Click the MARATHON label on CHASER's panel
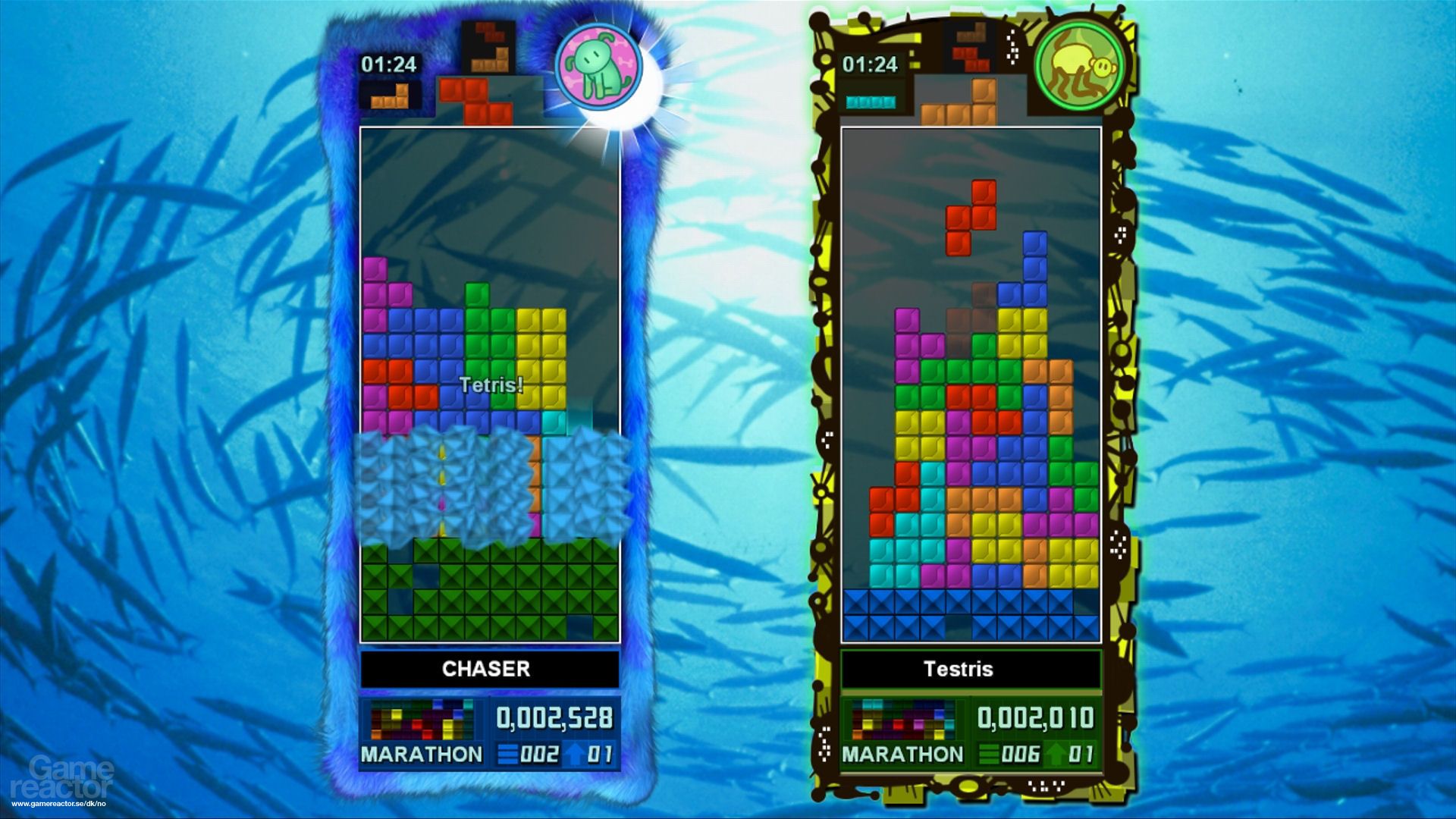Screen dimensions: 1456x819 point(422,755)
